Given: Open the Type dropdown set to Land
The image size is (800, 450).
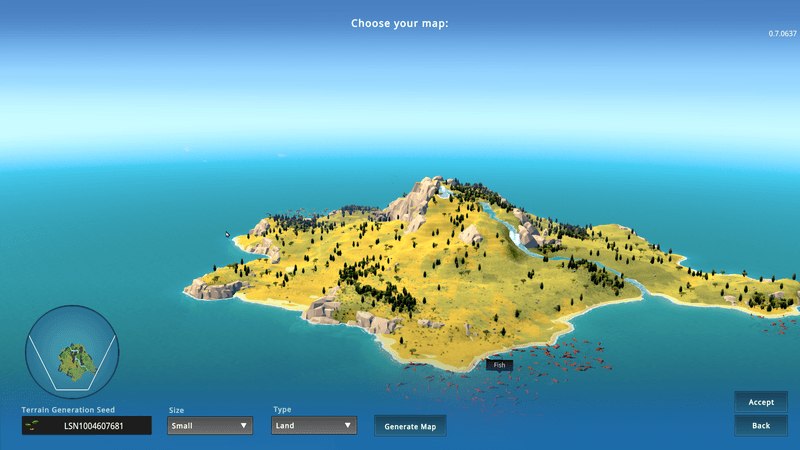Looking at the screenshot, I should click(314, 425).
